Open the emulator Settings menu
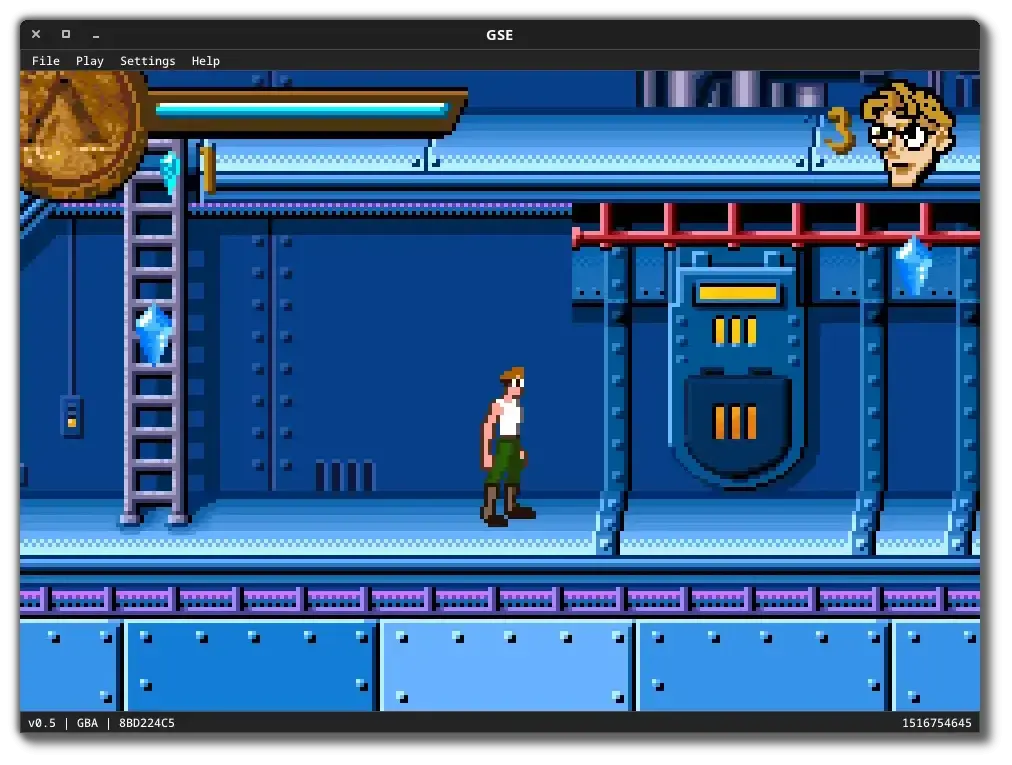Image resolution: width=1012 pixels, height=765 pixels. coord(147,61)
